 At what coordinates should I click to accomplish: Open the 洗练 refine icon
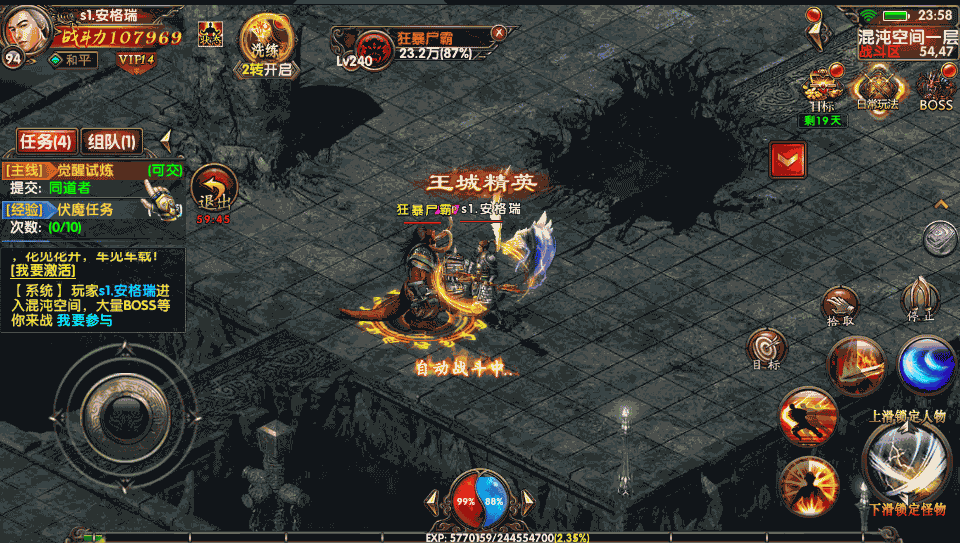tap(265, 45)
